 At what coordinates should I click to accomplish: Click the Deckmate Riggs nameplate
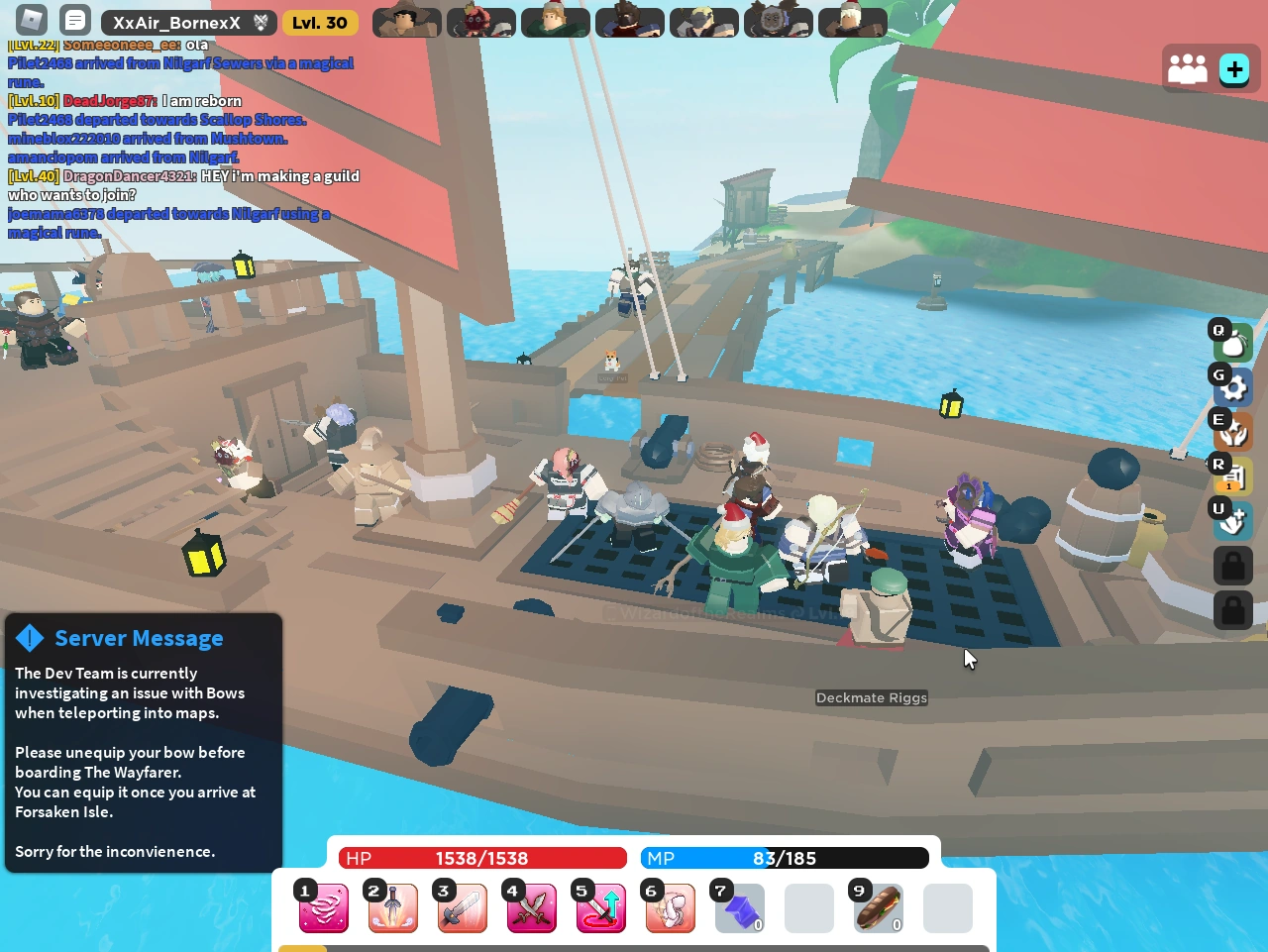click(x=871, y=697)
